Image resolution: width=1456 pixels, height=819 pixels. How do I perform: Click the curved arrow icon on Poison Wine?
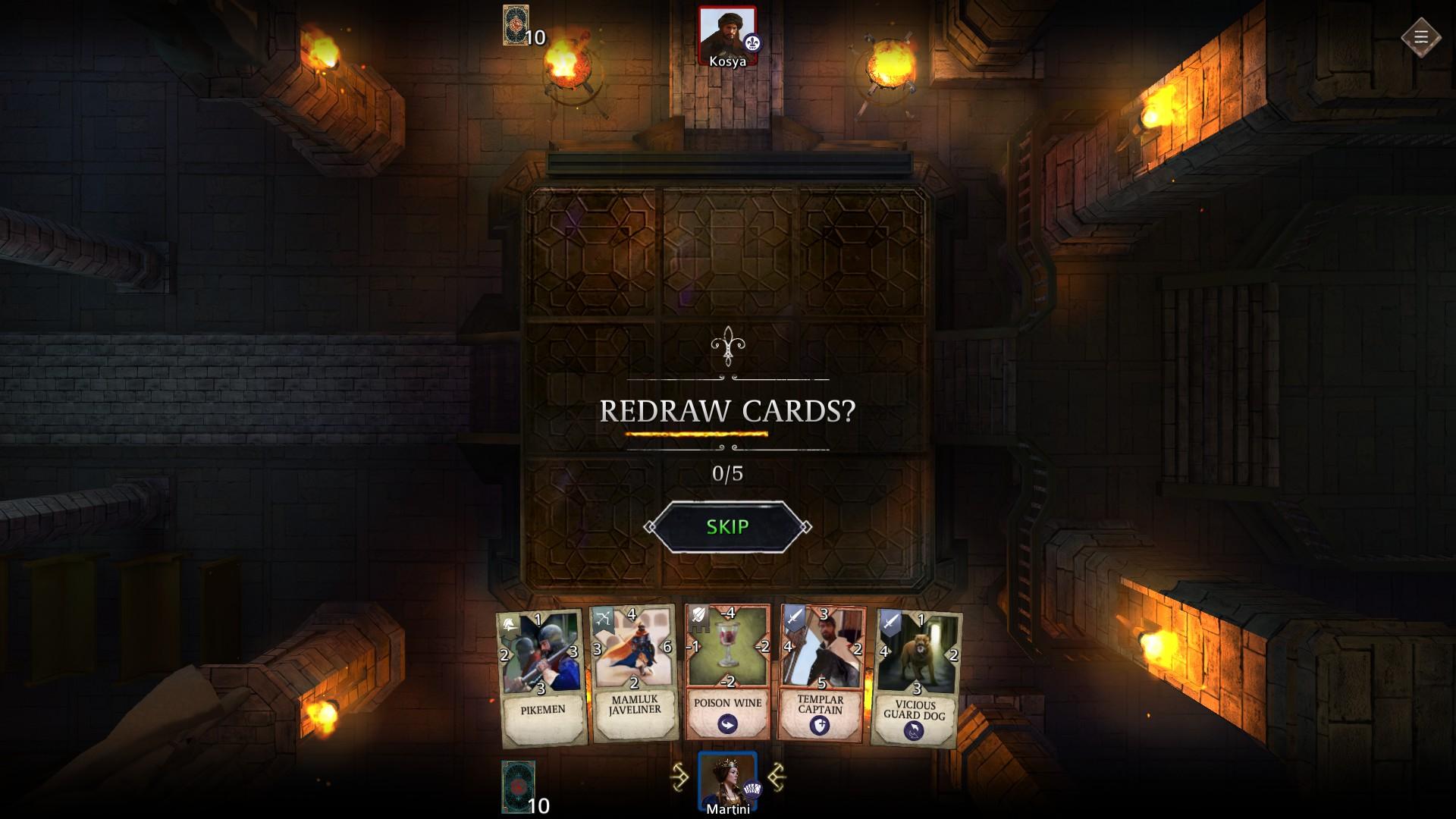click(726, 724)
